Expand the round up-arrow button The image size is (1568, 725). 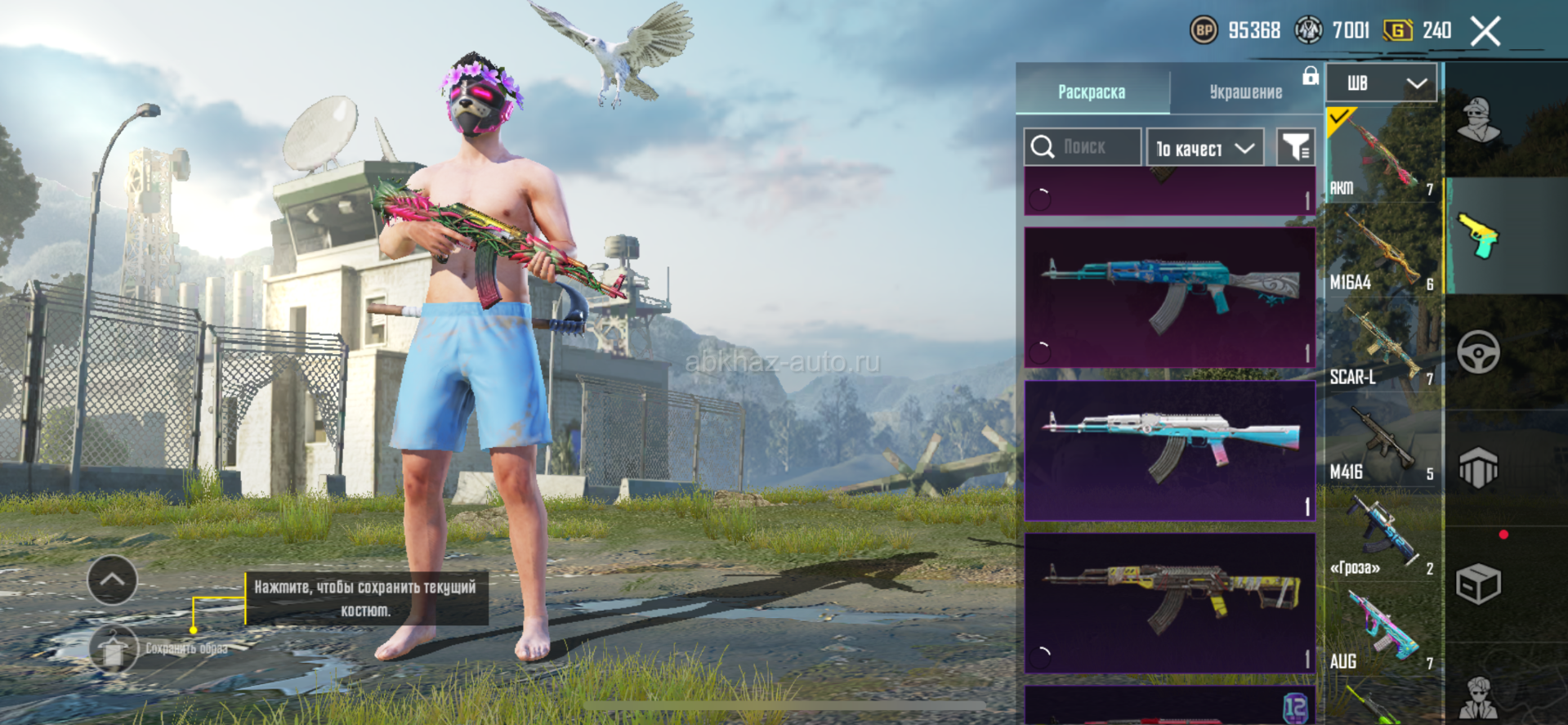(x=112, y=580)
